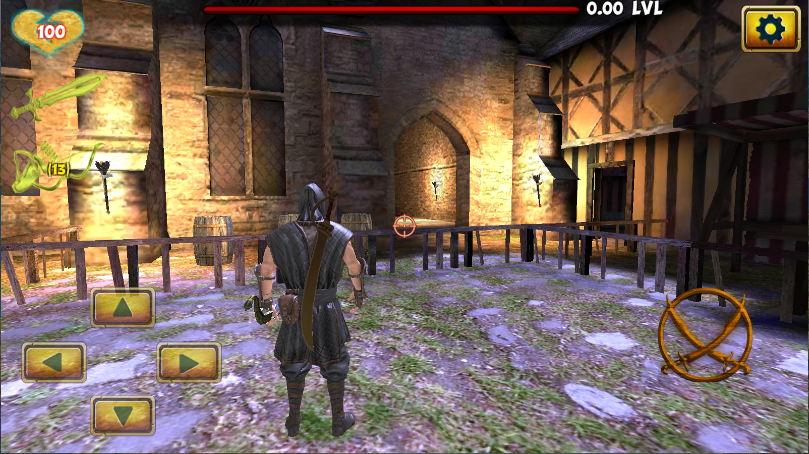Tap the left arrow movement button
Image resolution: width=809 pixels, height=454 pixels.
(54, 362)
